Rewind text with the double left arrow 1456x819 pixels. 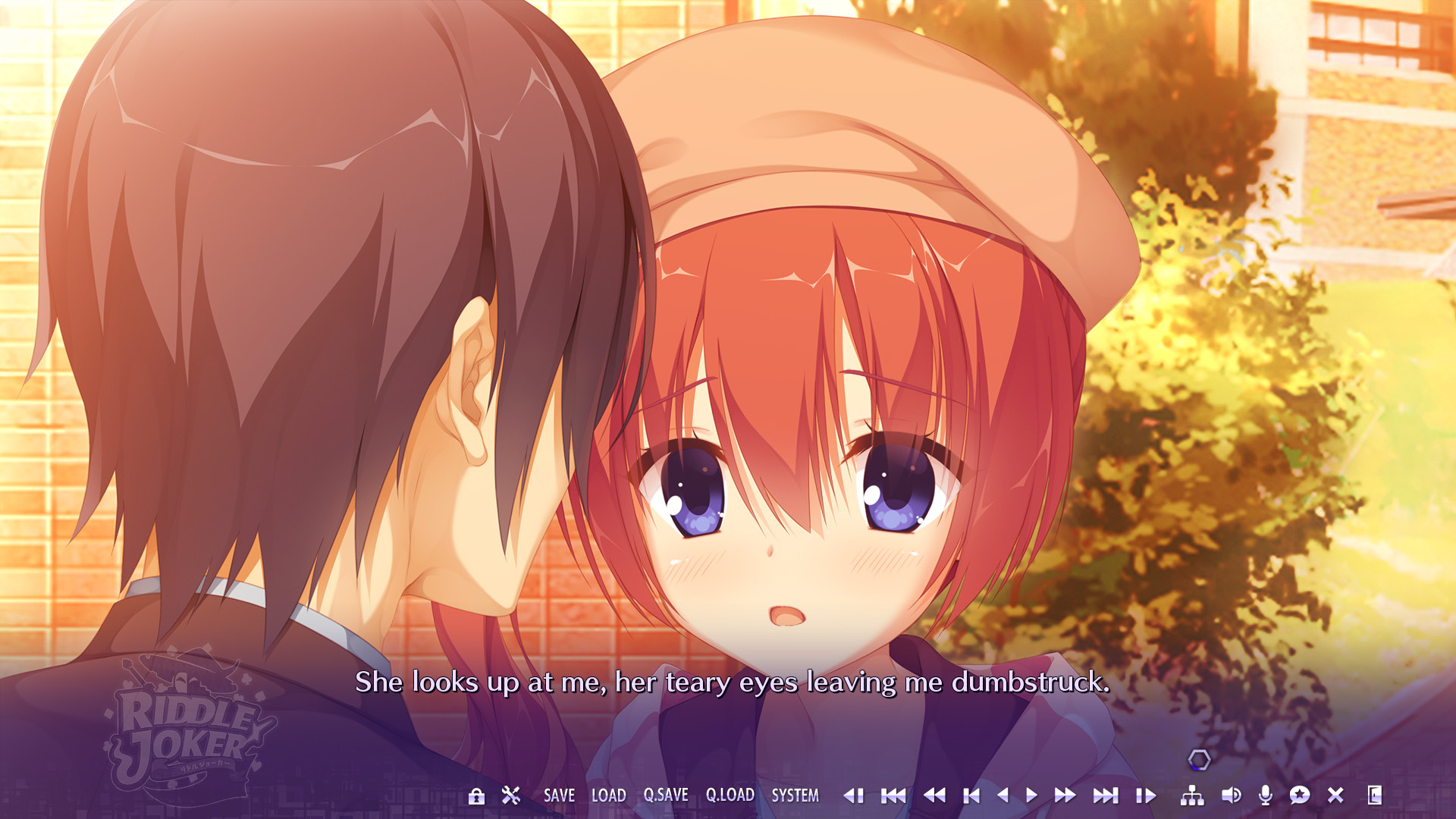point(936,796)
